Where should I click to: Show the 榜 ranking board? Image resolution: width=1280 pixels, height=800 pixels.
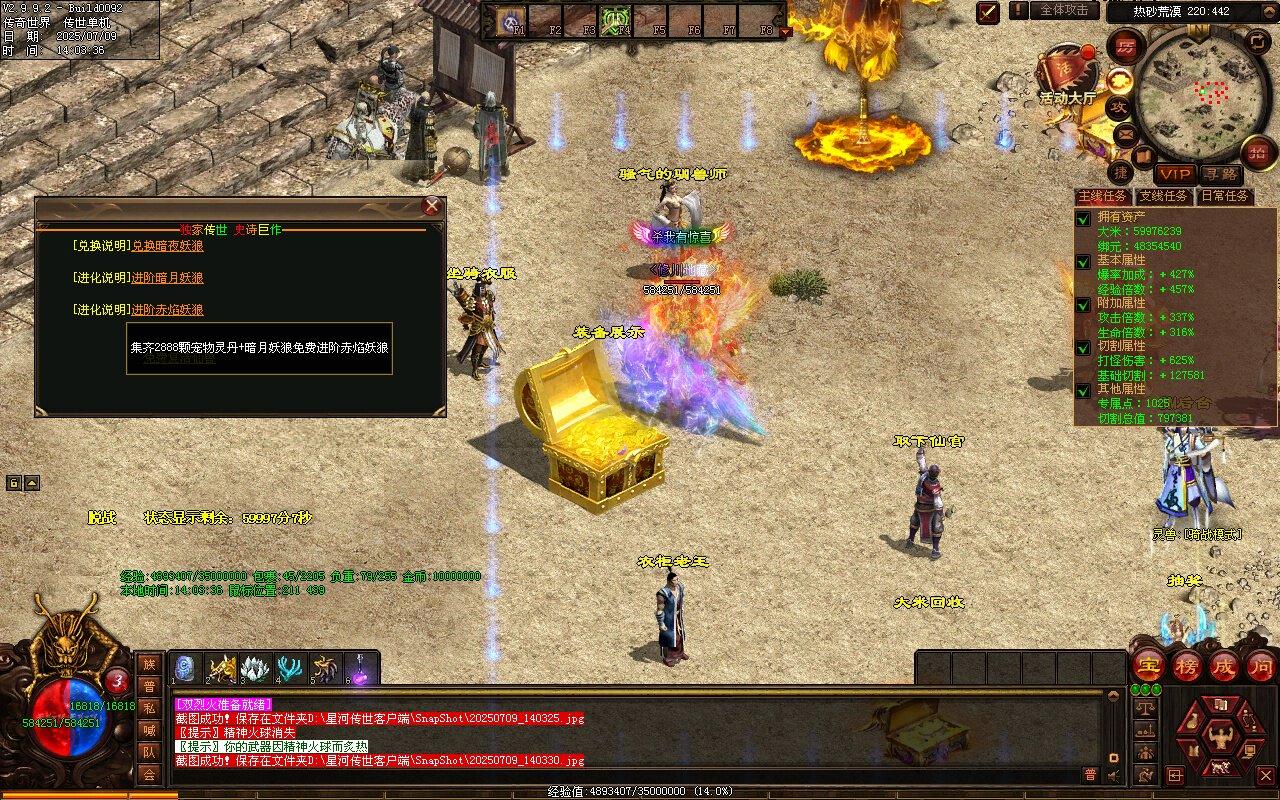pyautogui.click(x=1187, y=666)
